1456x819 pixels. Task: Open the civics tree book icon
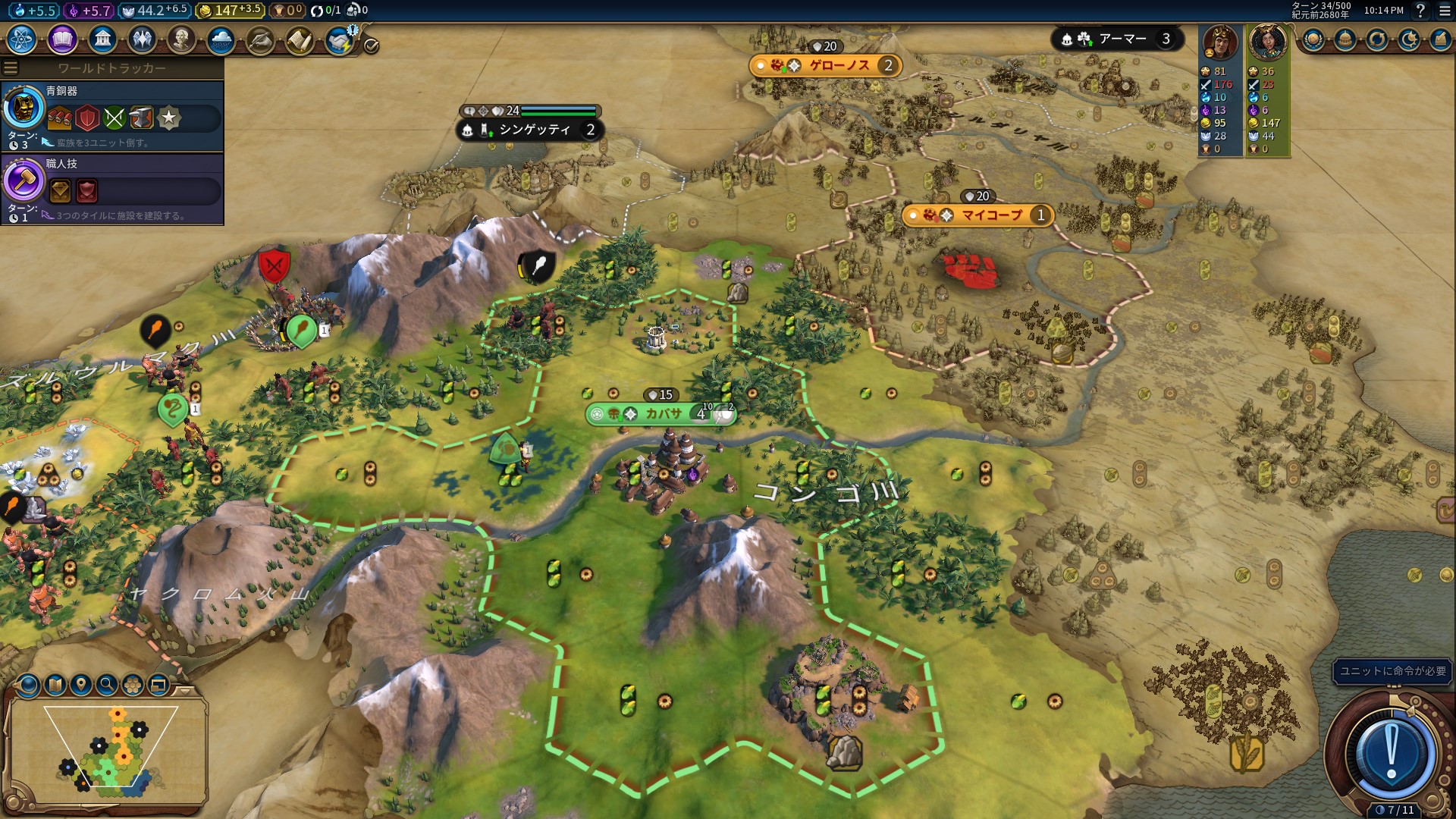coord(62,39)
